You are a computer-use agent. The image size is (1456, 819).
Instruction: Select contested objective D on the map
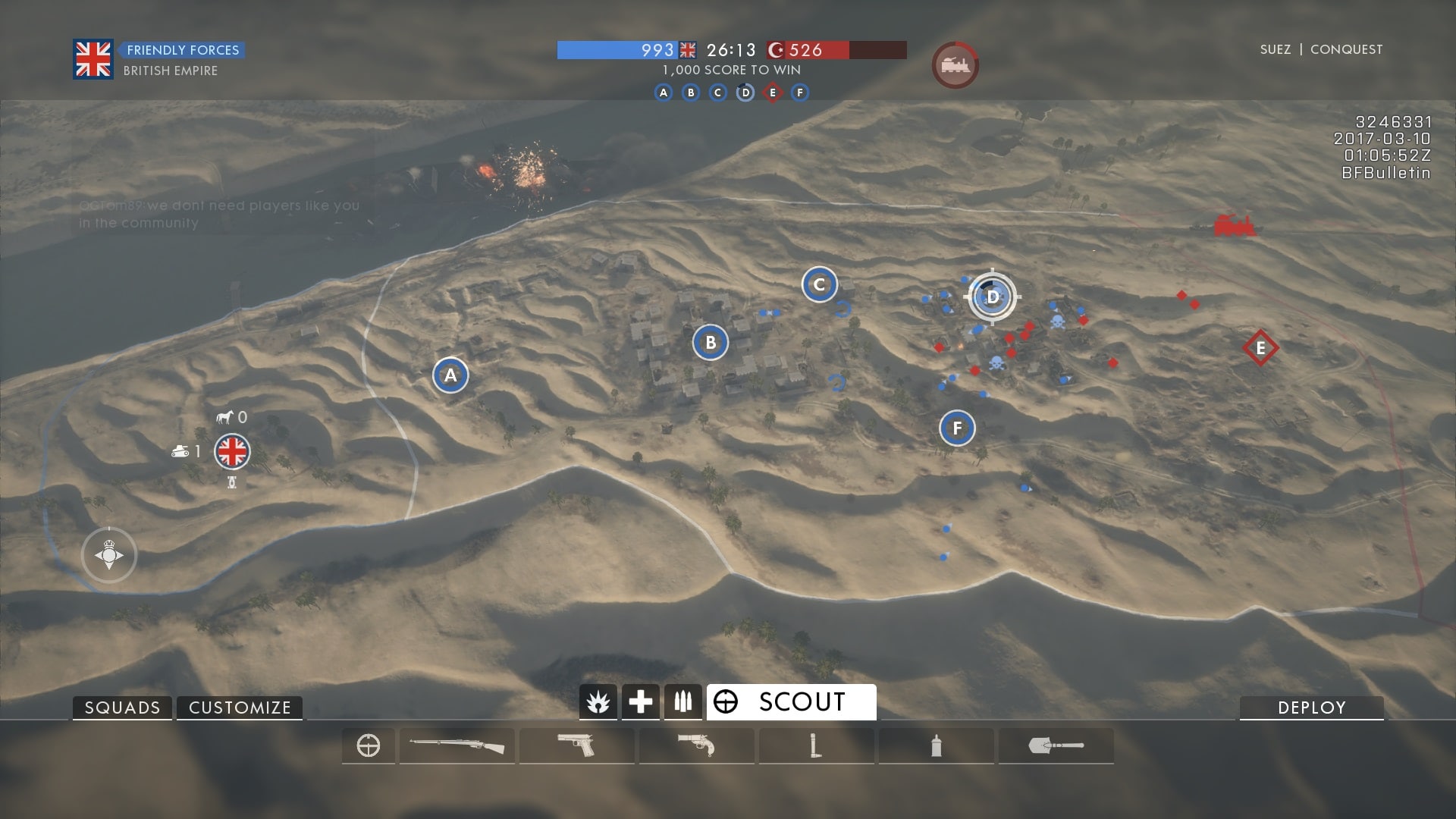click(992, 297)
